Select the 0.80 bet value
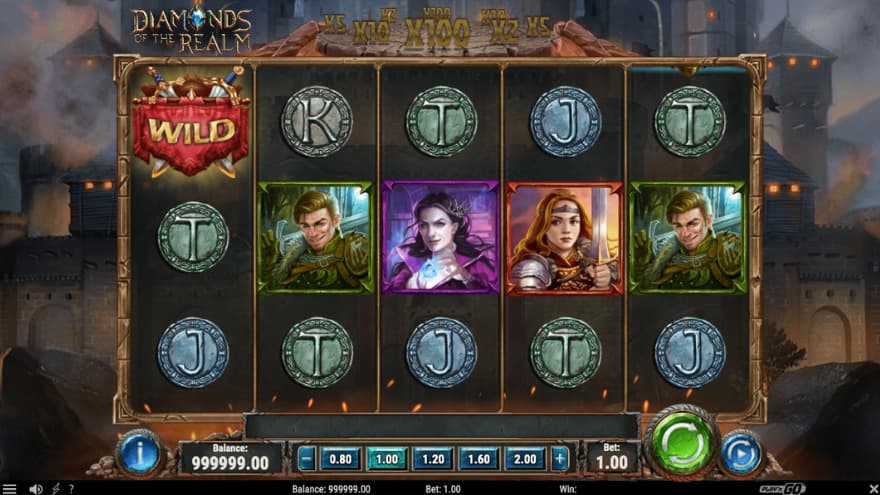This screenshot has width=880, height=495. pos(339,458)
